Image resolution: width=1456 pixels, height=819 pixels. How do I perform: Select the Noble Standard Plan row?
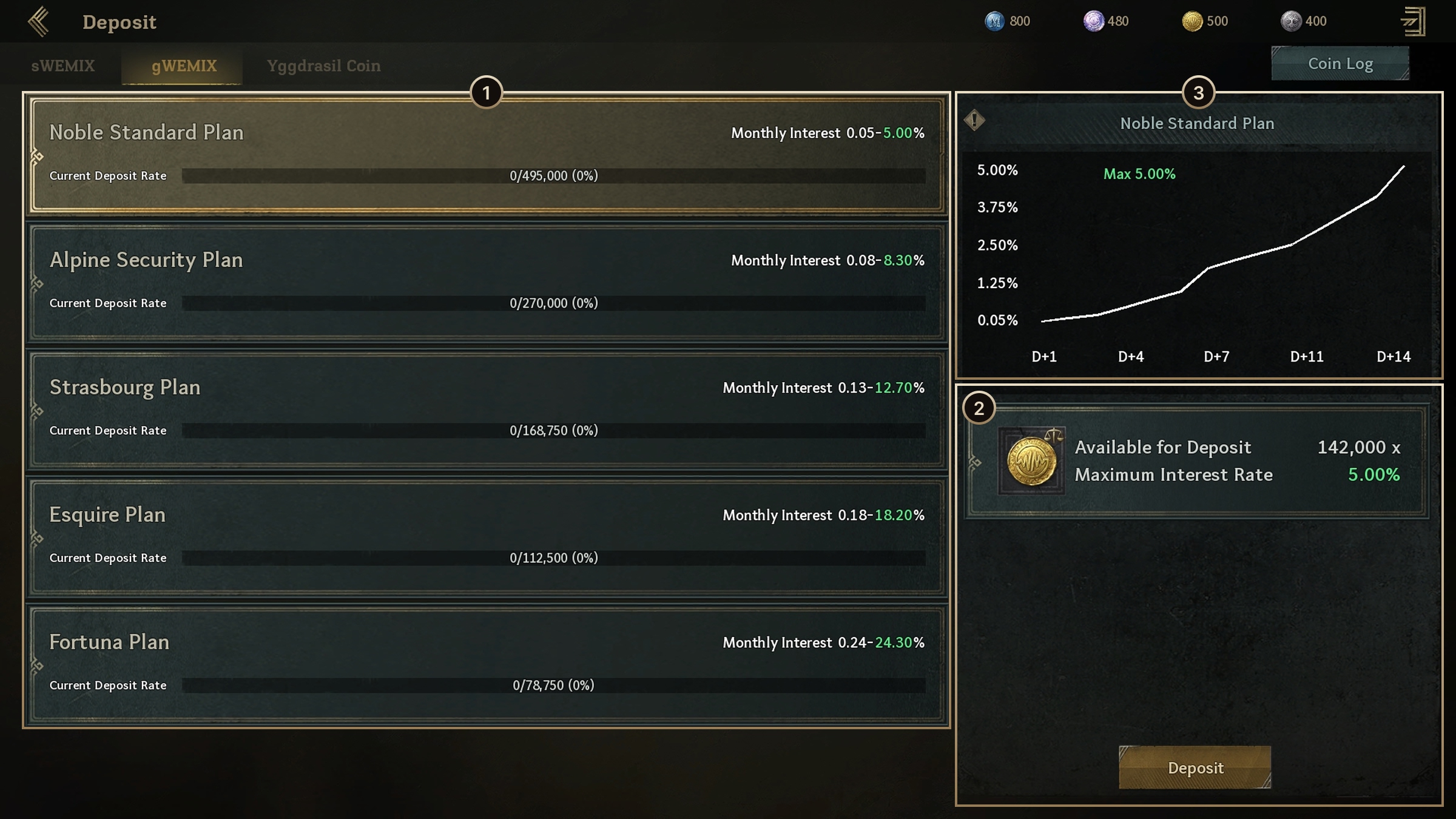486,154
